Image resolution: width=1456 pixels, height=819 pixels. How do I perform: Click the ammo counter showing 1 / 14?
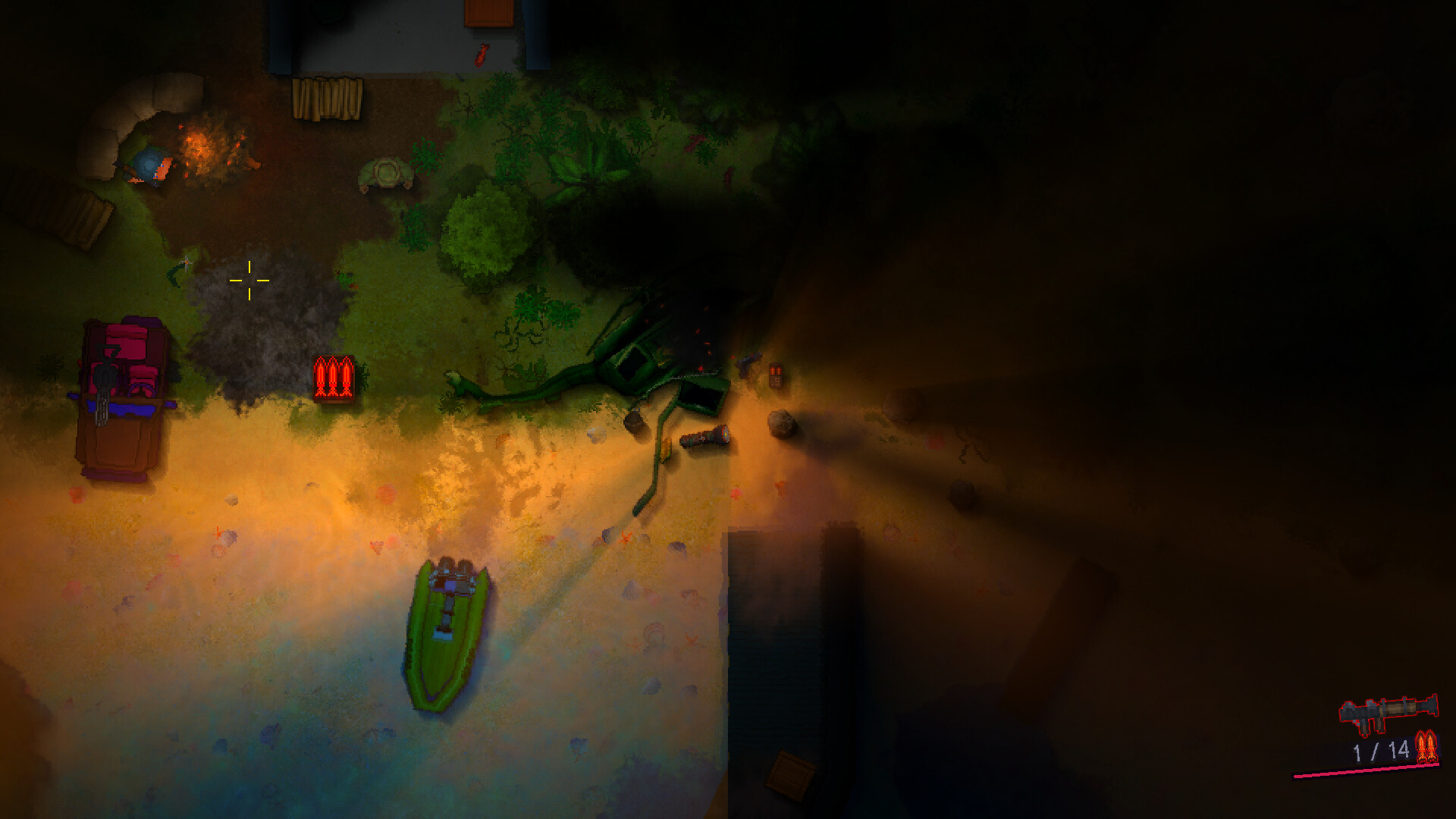tap(1382, 751)
